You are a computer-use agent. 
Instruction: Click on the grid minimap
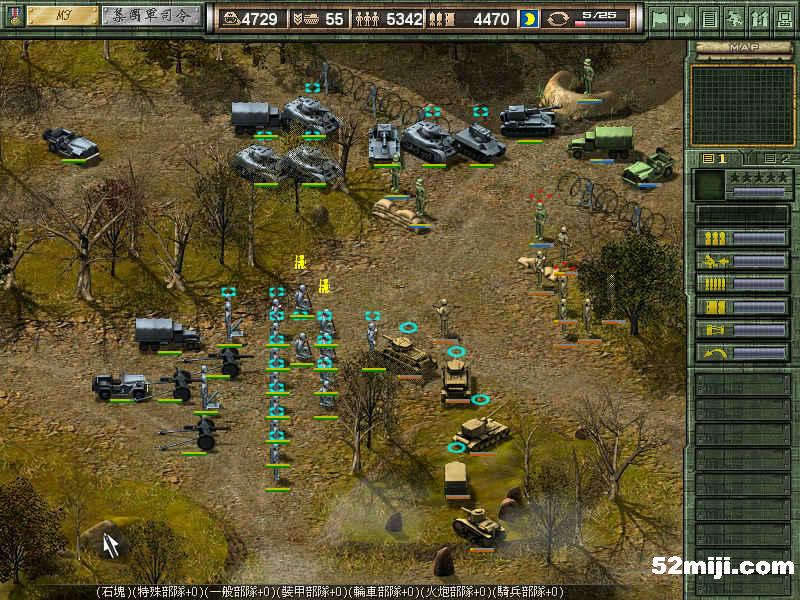tap(742, 105)
